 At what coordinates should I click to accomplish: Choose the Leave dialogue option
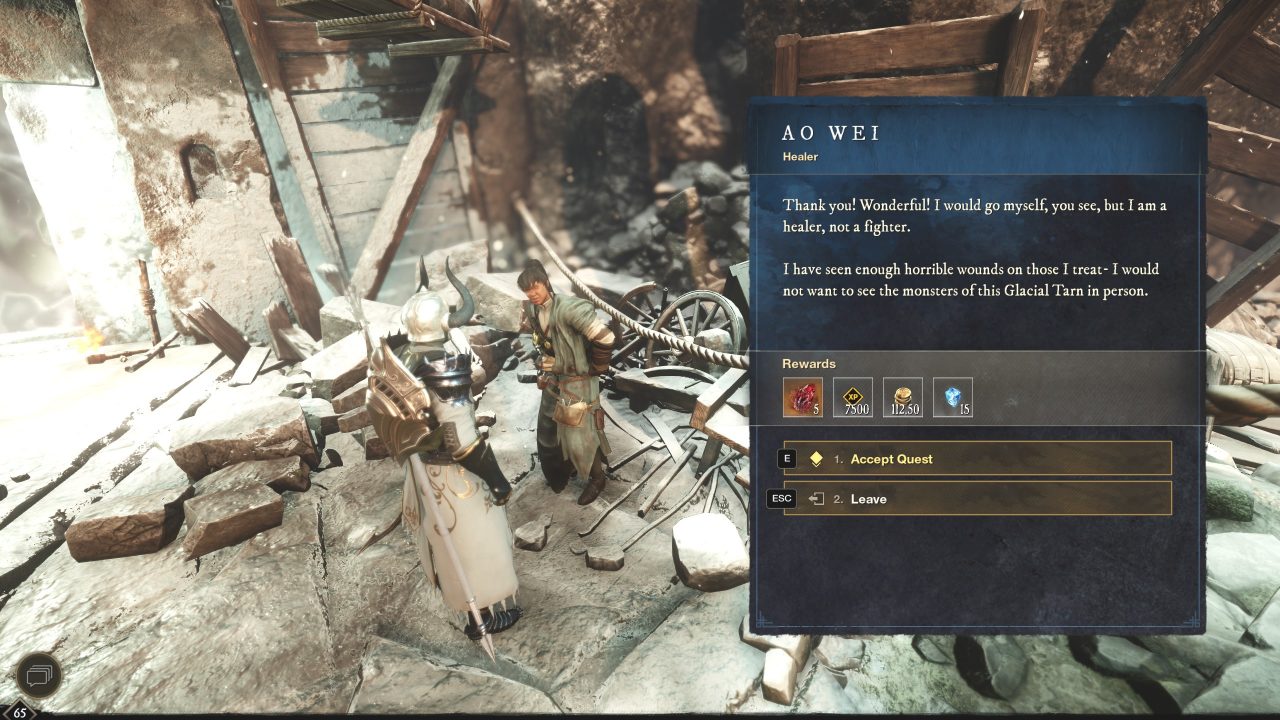pyautogui.click(x=869, y=498)
